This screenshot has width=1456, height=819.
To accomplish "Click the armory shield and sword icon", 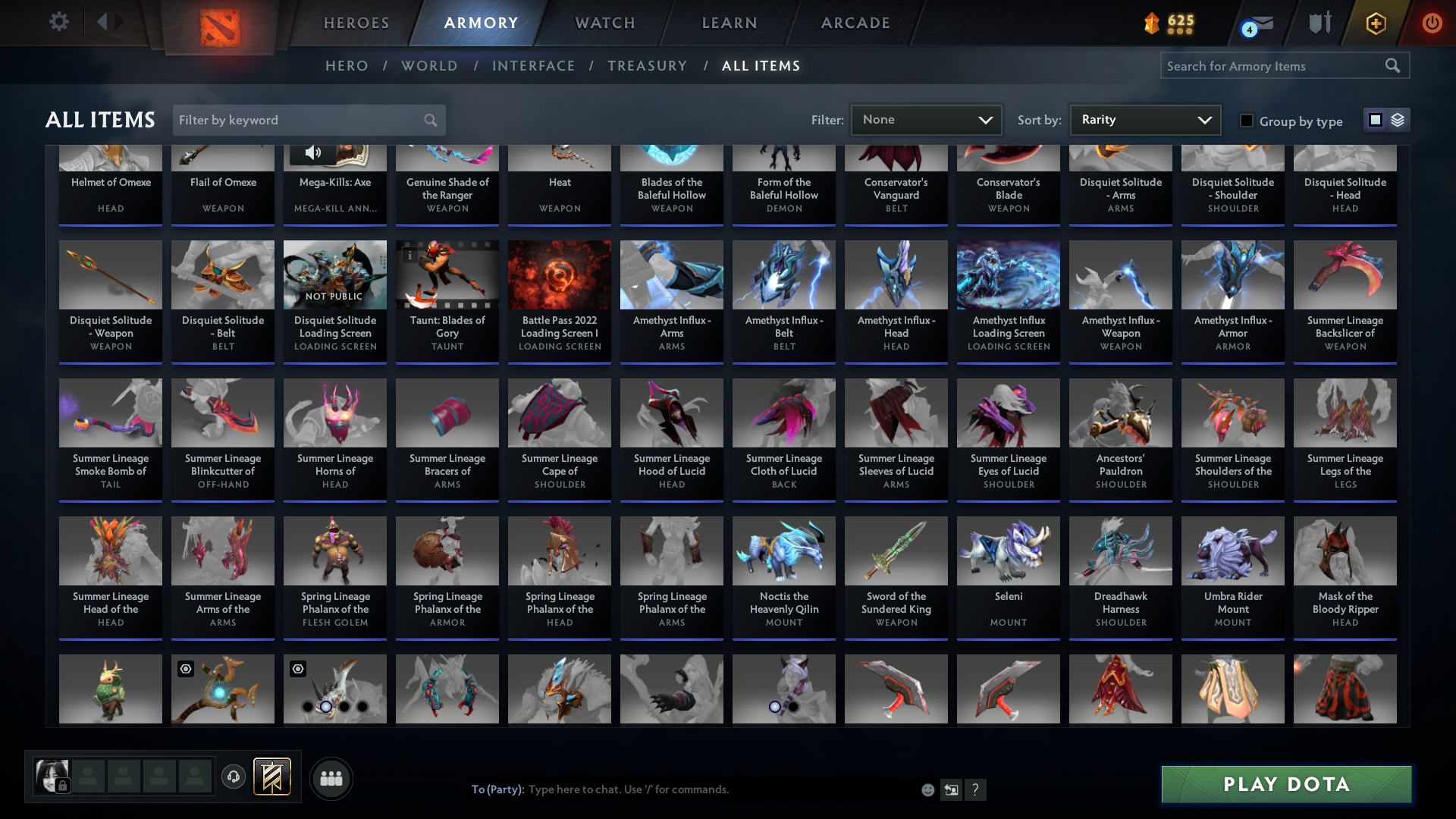I will [1319, 23].
